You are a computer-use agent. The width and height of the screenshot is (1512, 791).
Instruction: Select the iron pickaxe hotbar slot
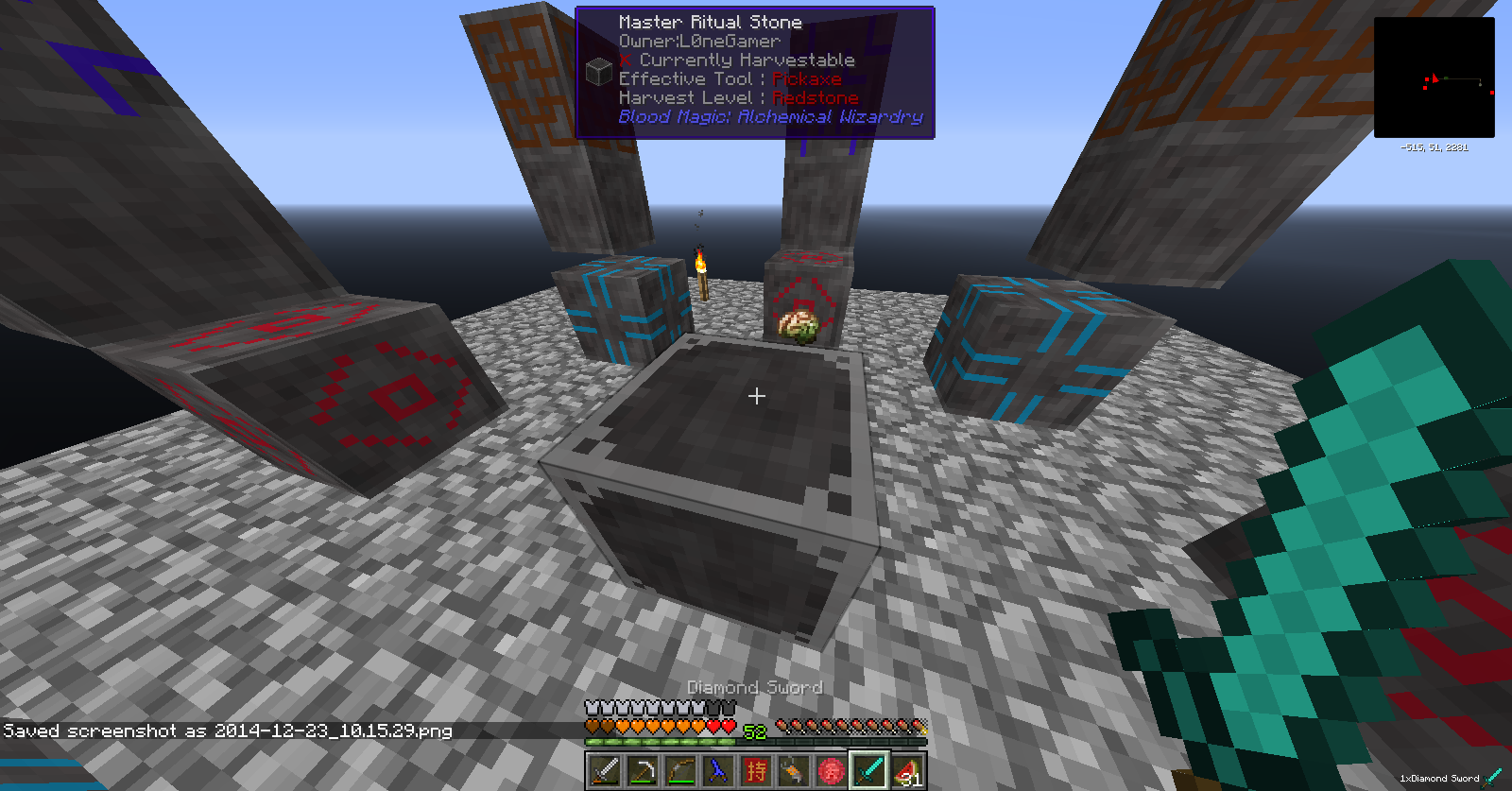(643, 771)
